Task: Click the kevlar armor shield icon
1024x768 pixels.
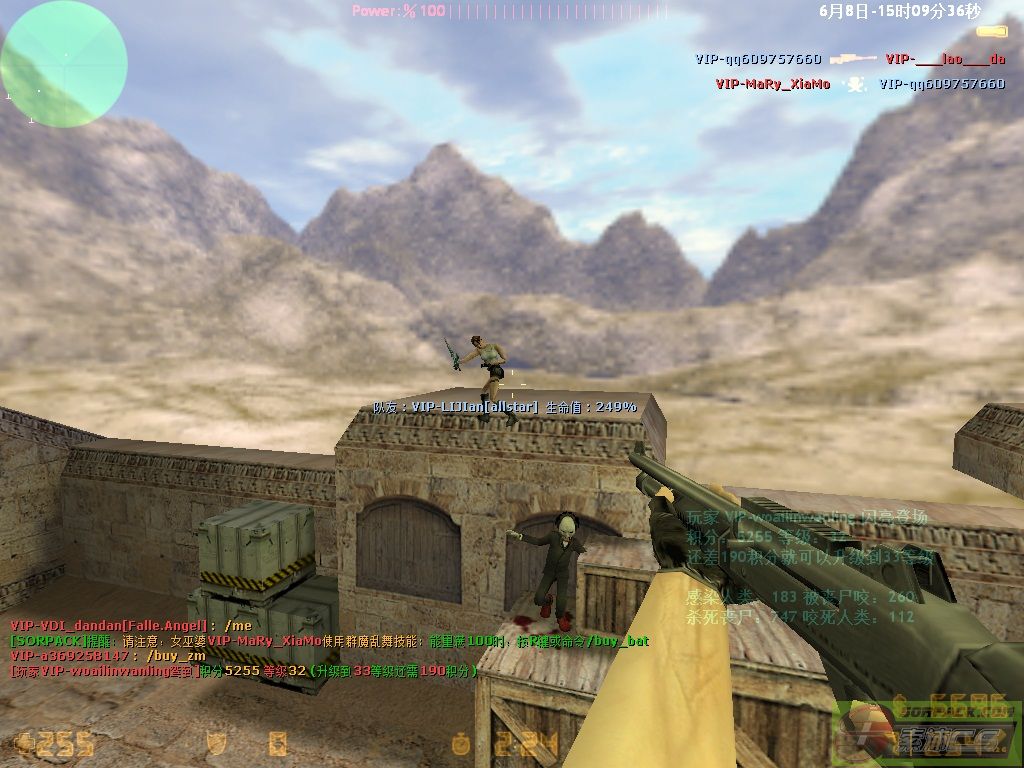Action: point(215,743)
